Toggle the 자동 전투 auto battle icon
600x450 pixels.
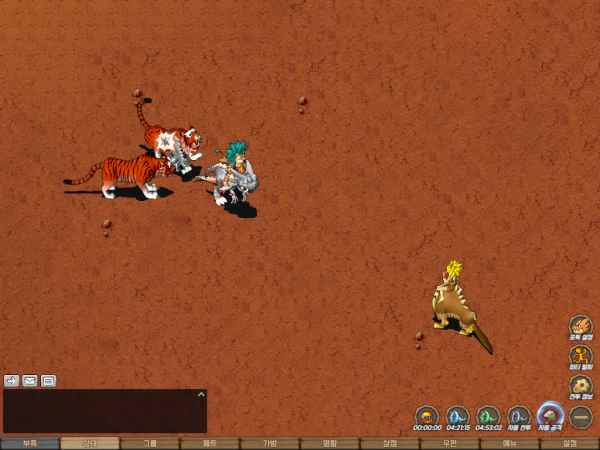click(x=519, y=415)
